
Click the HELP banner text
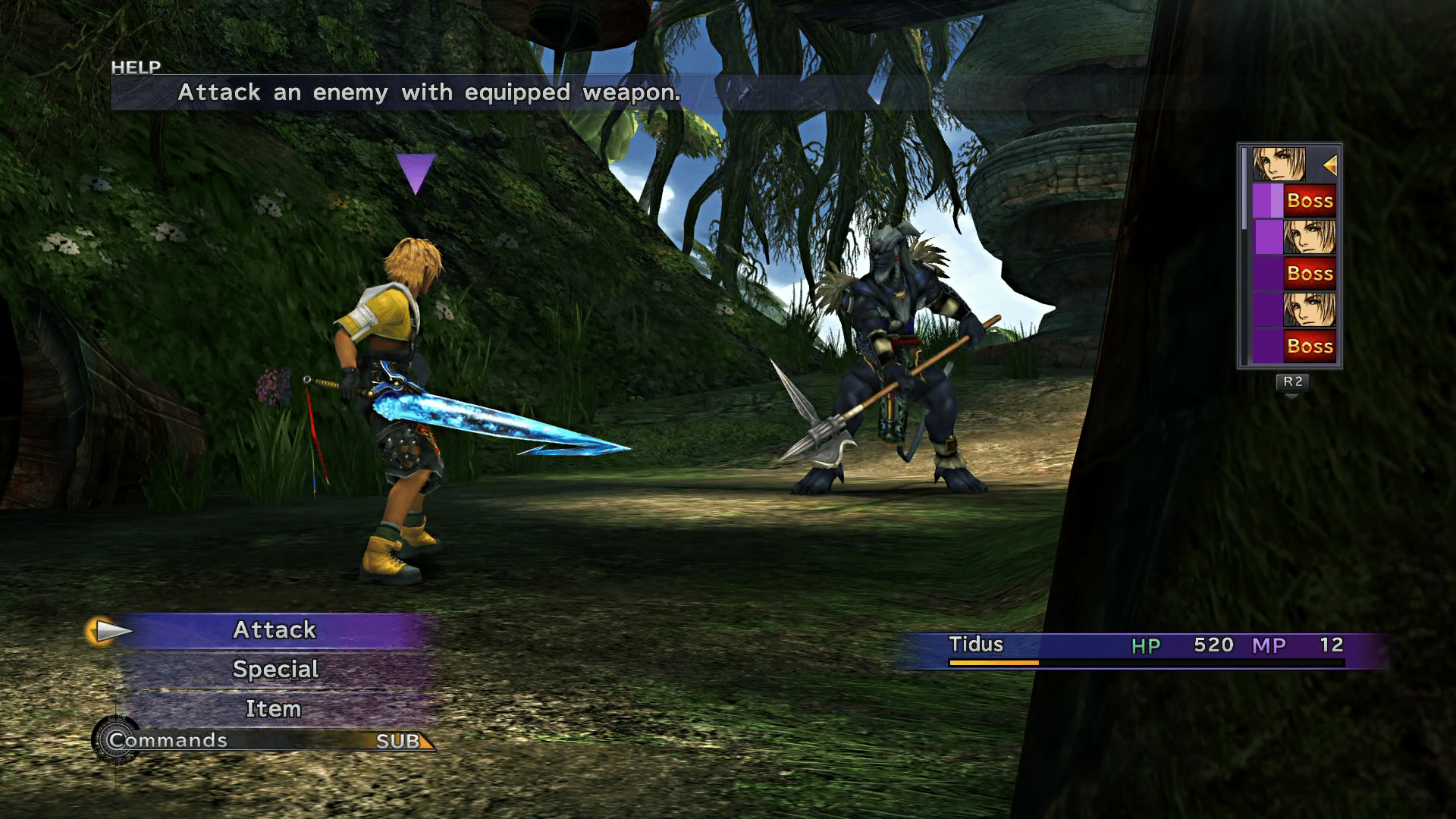pos(135,67)
